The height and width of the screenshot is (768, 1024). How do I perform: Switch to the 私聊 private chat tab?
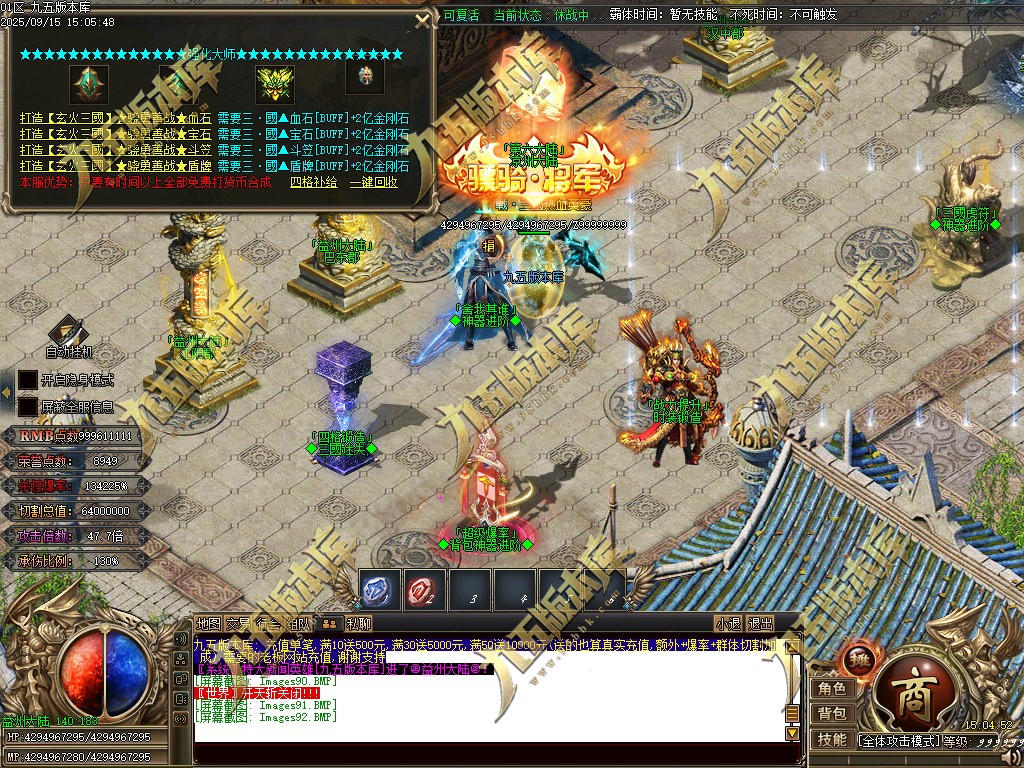(x=358, y=623)
